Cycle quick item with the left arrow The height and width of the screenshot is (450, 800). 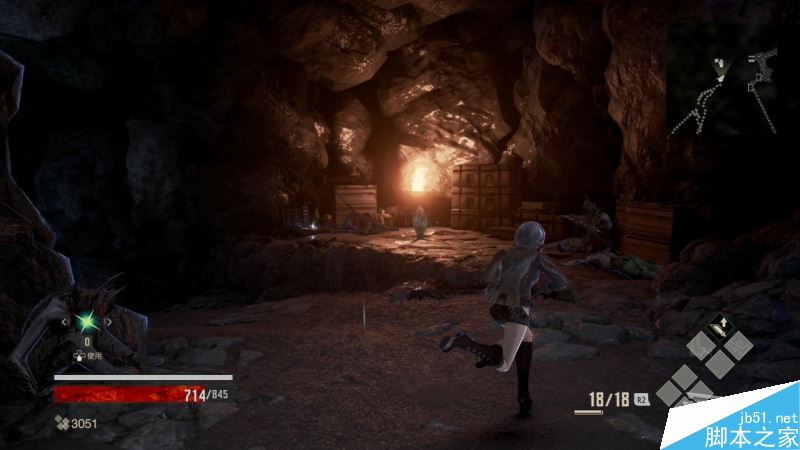[x=66, y=322]
